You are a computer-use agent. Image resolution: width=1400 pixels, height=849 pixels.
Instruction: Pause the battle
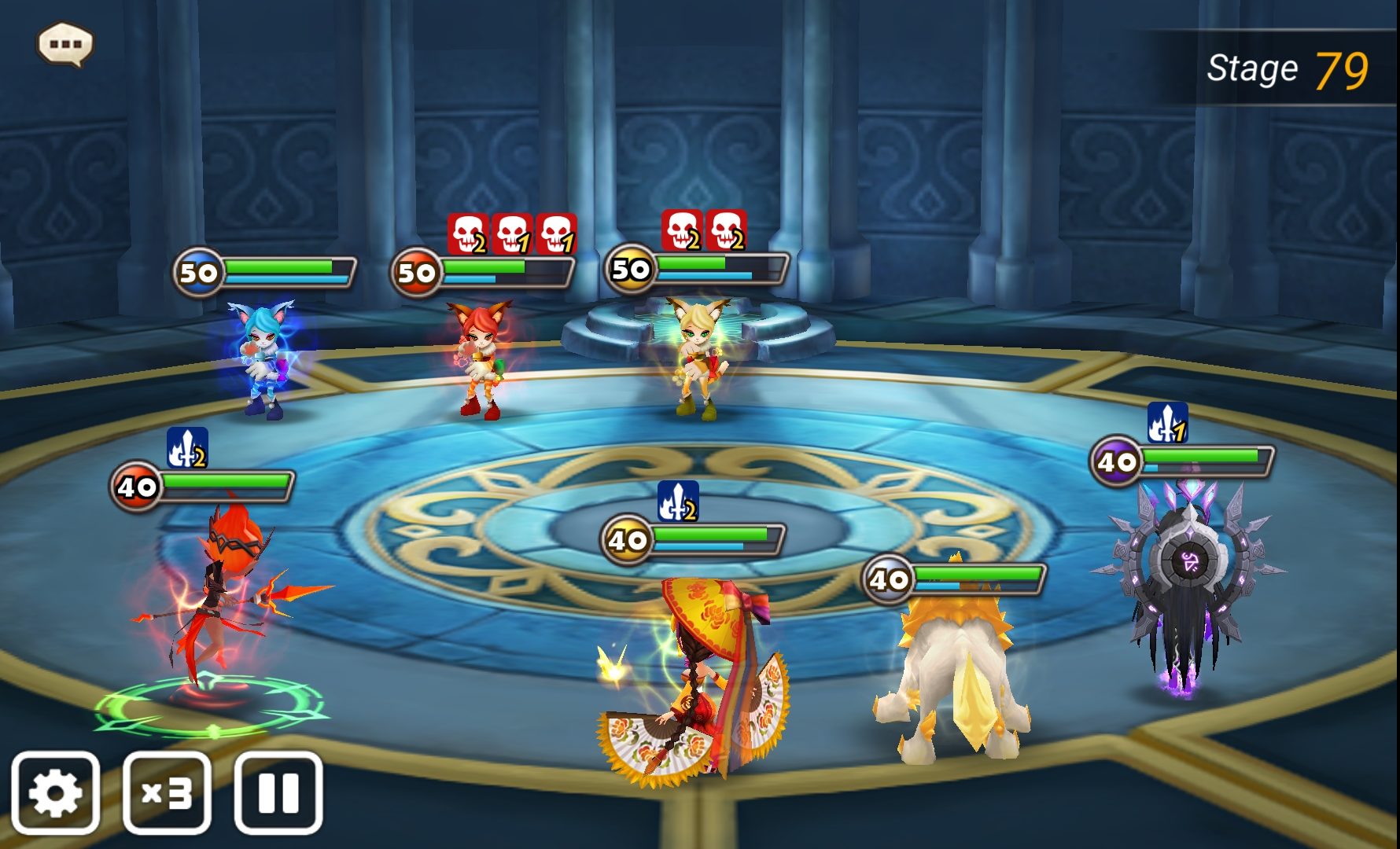(x=278, y=792)
